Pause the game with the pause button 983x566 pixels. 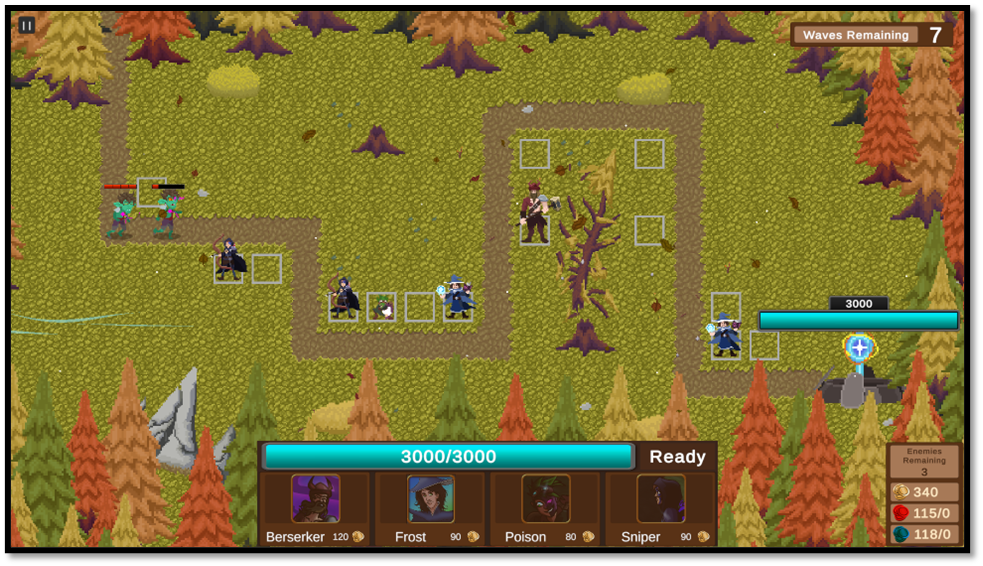tap(27, 25)
